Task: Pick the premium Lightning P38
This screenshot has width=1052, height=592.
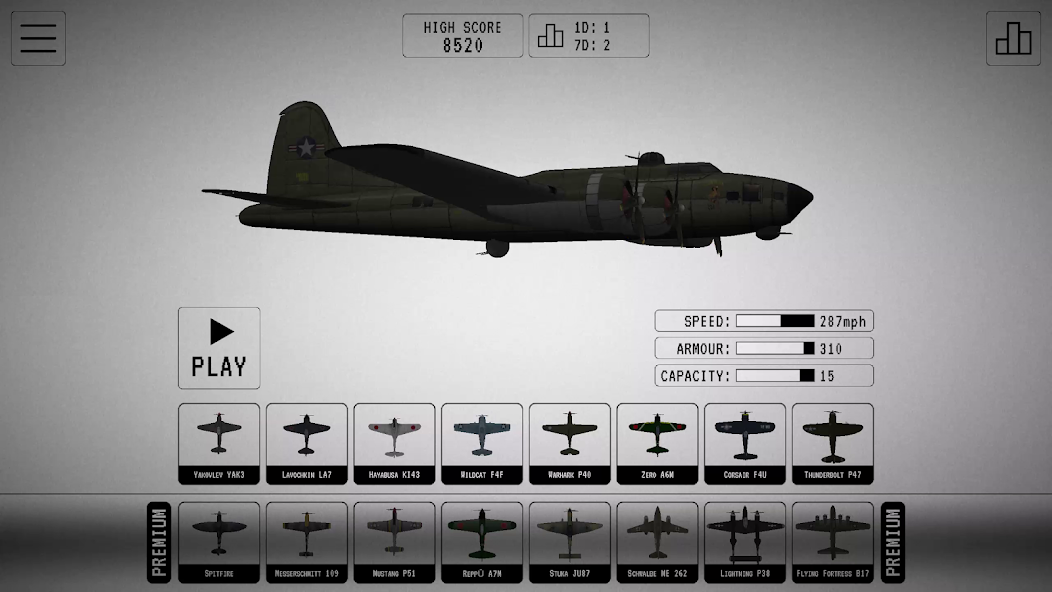Action: (745, 541)
